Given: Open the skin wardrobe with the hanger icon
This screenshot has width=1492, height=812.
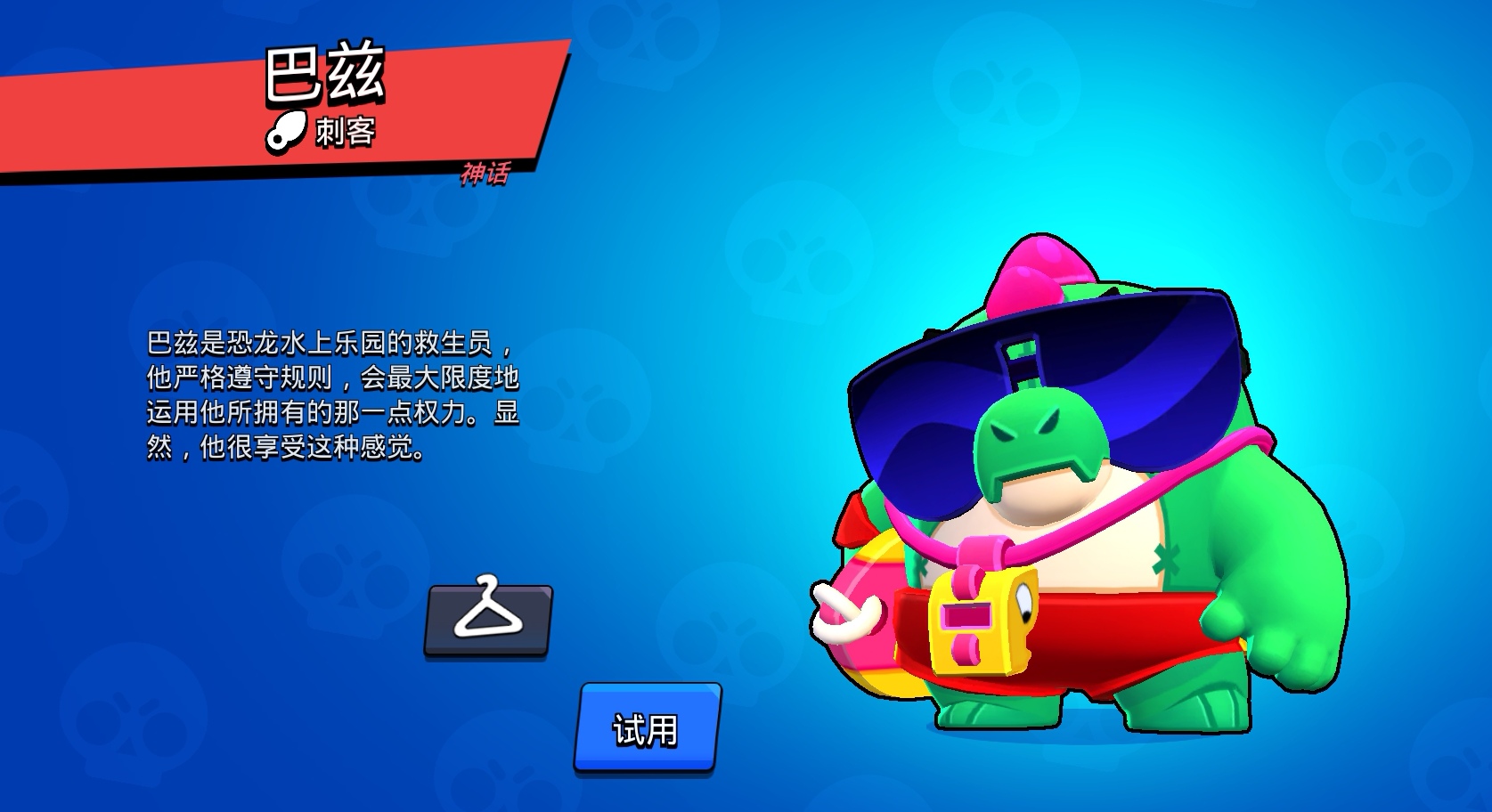Looking at the screenshot, I should pyautogui.click(x=489, y=621).
